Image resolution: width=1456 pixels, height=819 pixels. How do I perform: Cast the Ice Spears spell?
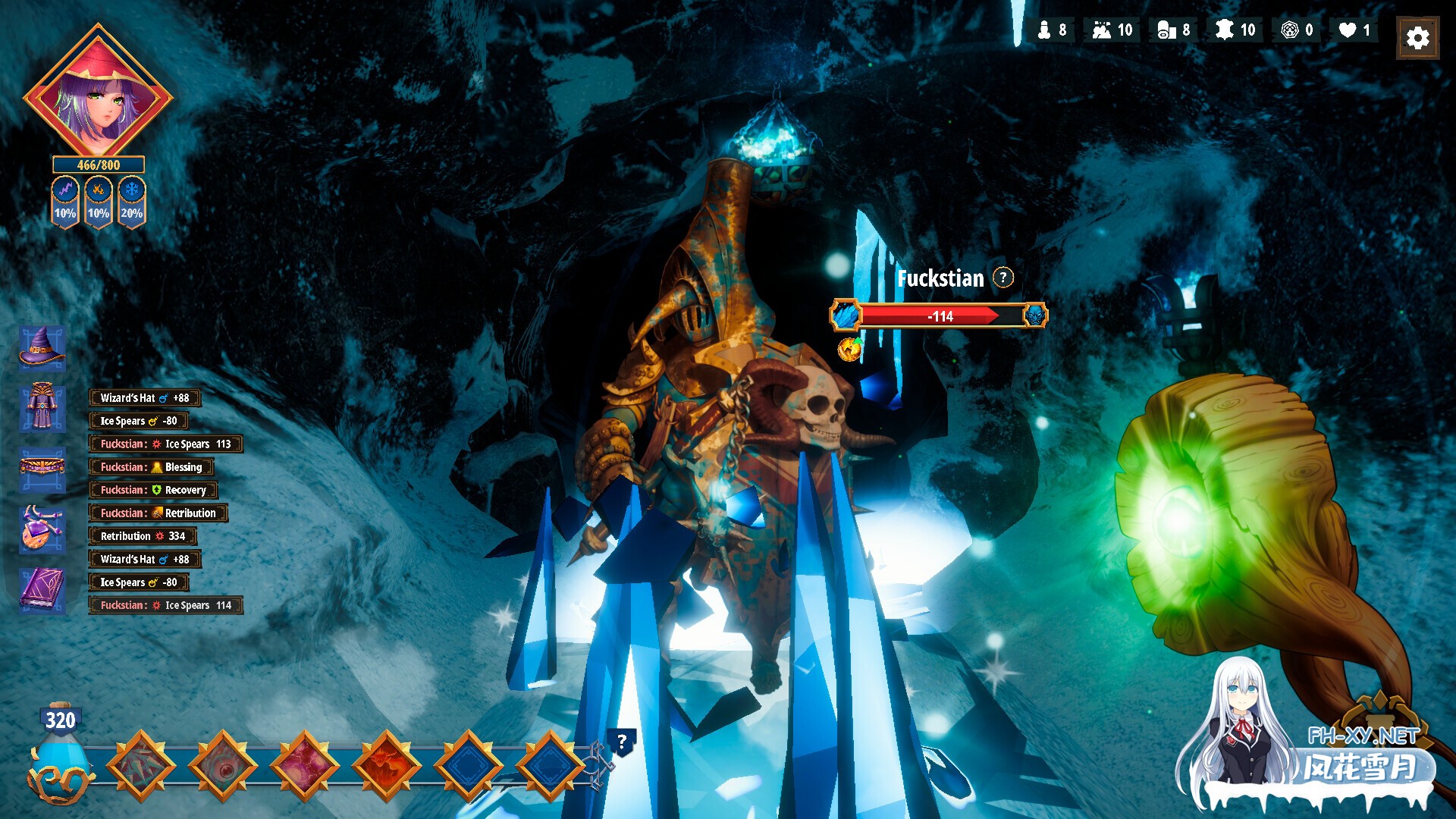pos(141,766)
